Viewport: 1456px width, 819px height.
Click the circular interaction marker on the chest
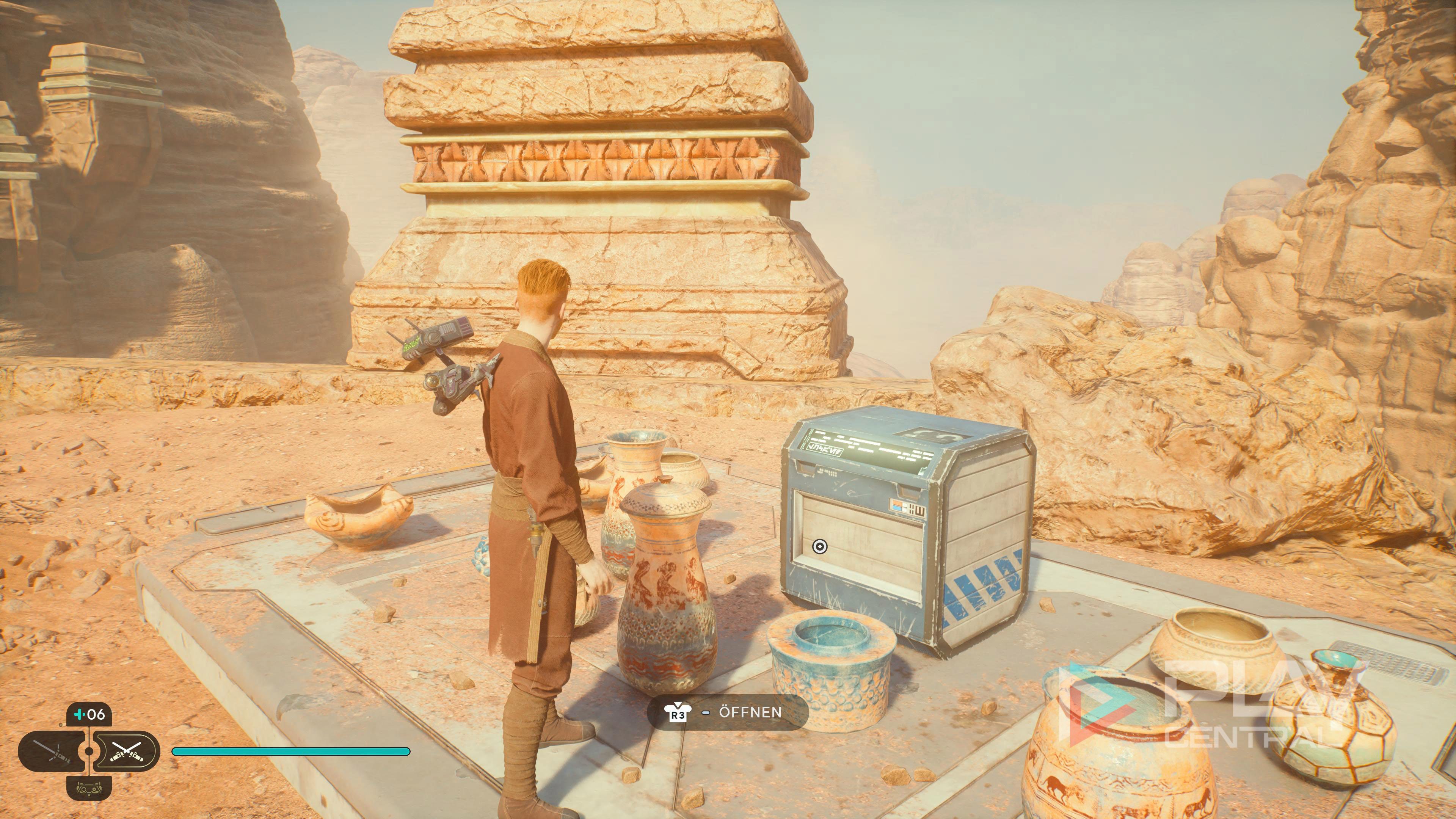[x=819, y=546]
